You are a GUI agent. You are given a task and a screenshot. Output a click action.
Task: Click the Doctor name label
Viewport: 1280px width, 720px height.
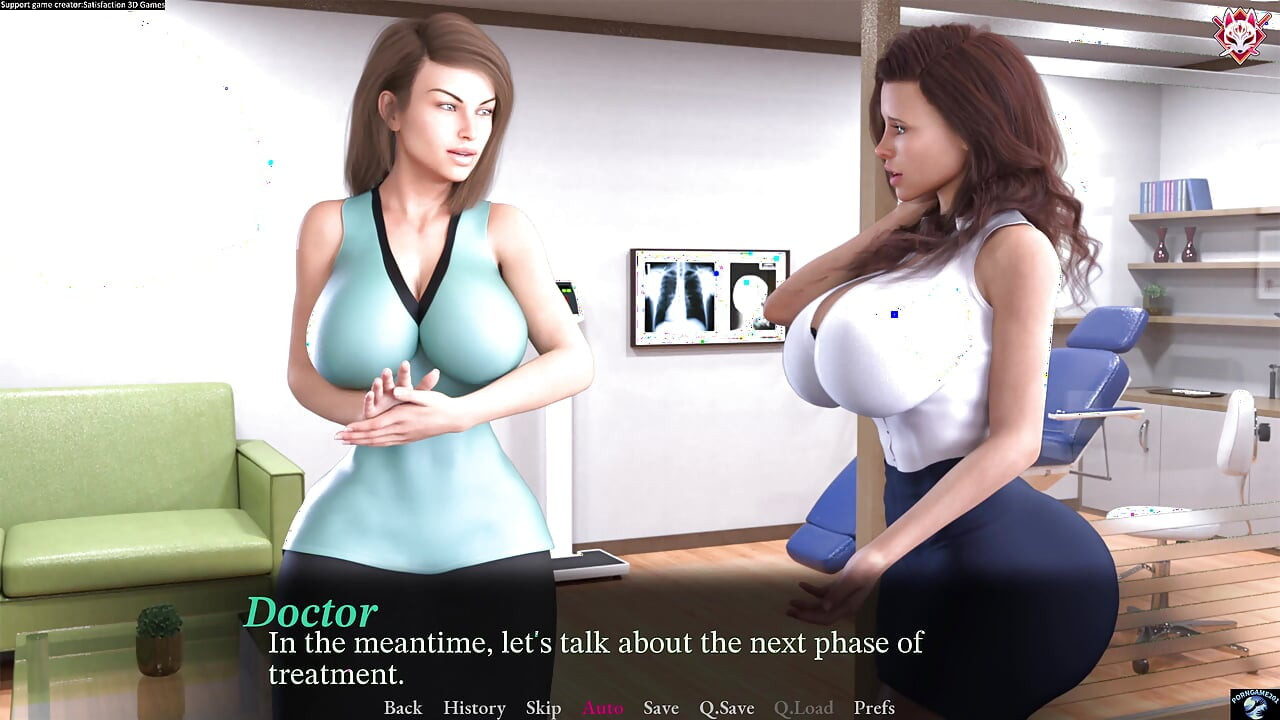(x=311, y=609)
